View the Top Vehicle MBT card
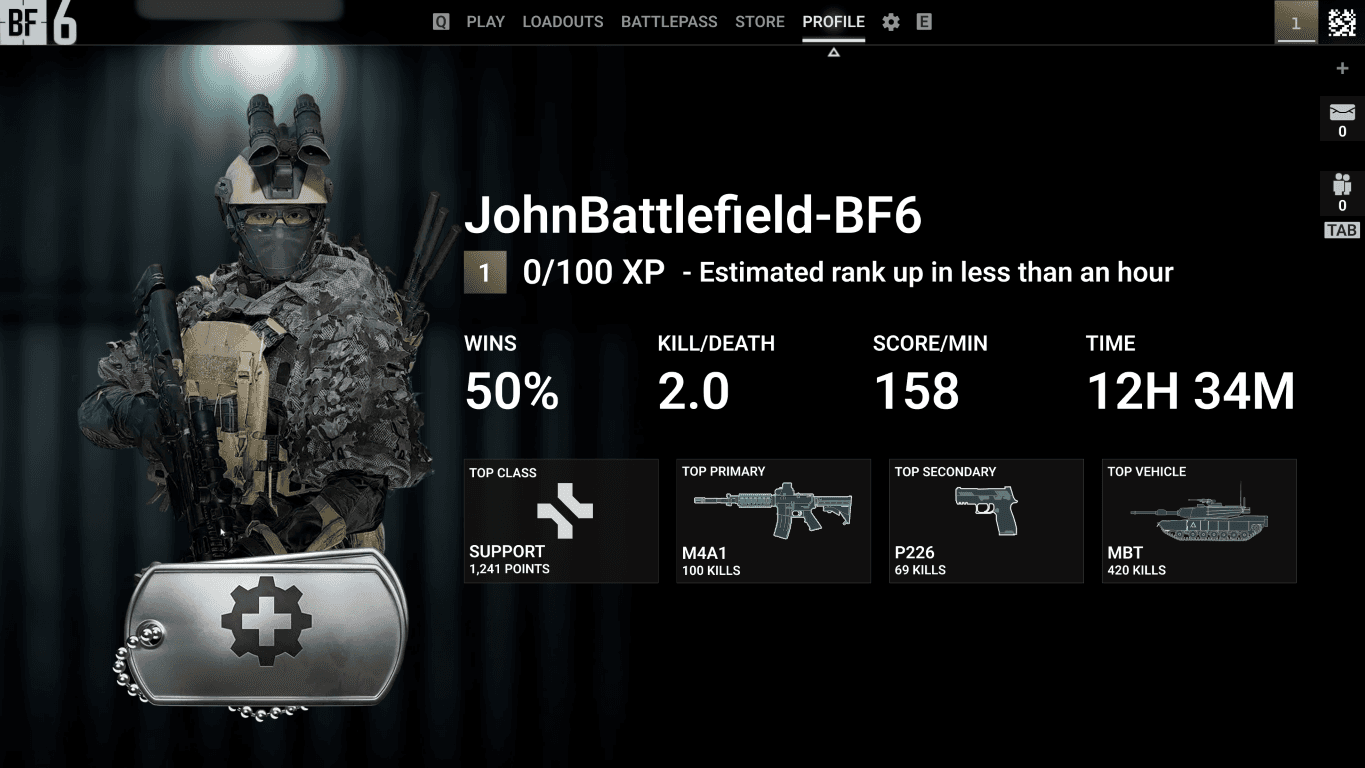This screenshot has width=1365, height=768. (1199, 521)
